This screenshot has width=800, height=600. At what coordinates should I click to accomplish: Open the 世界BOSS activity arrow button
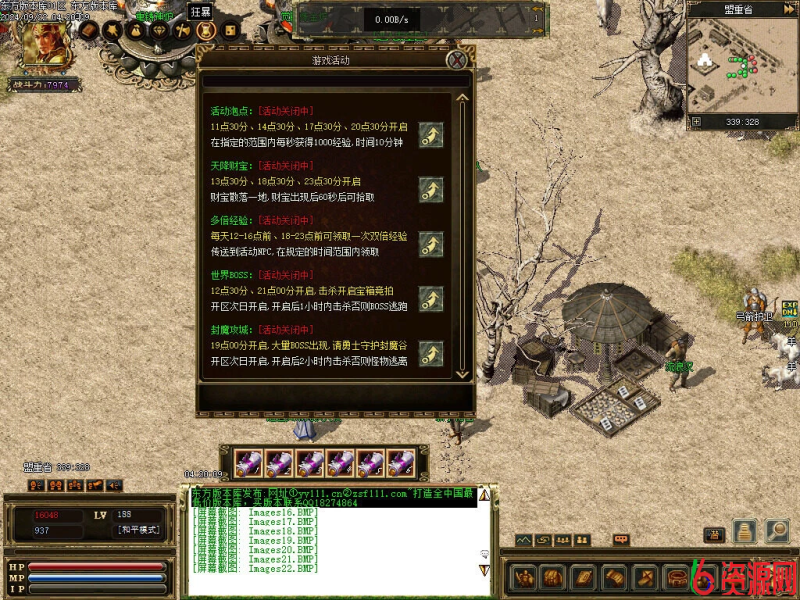(x=431, y=298)
